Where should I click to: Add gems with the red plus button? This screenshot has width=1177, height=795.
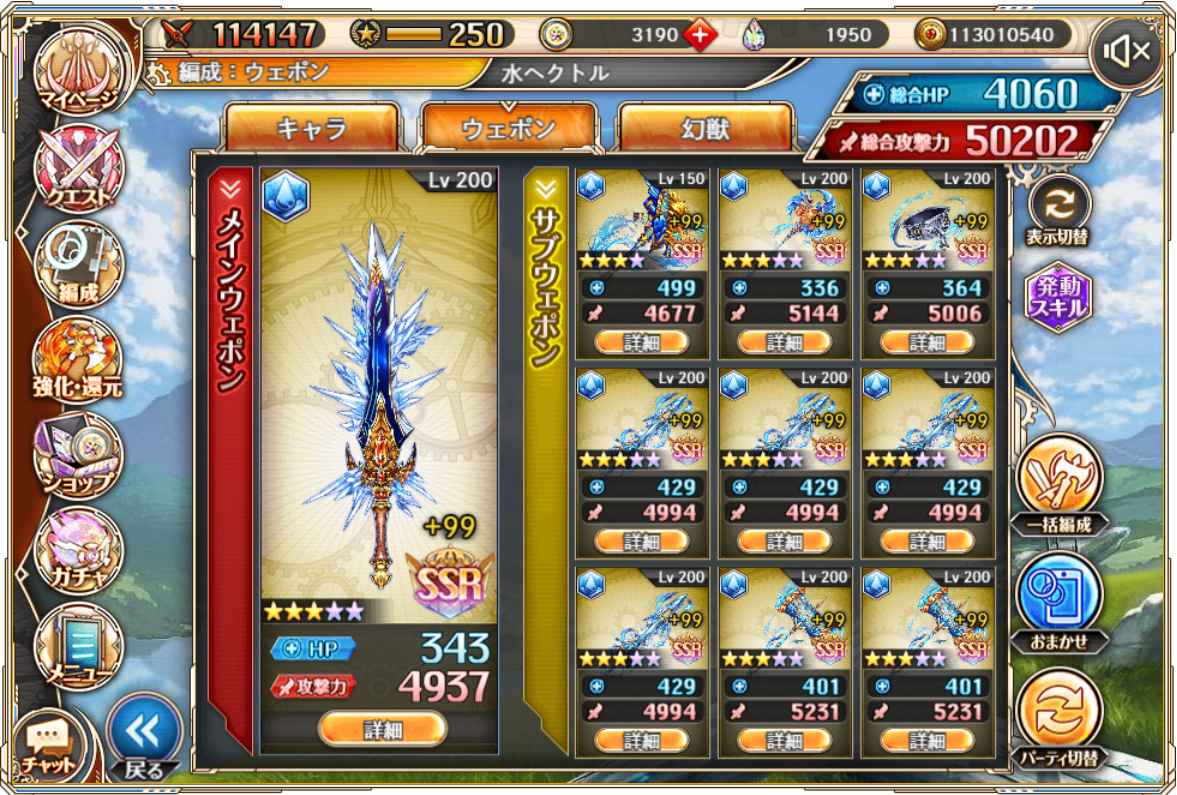tap(700, 35)
